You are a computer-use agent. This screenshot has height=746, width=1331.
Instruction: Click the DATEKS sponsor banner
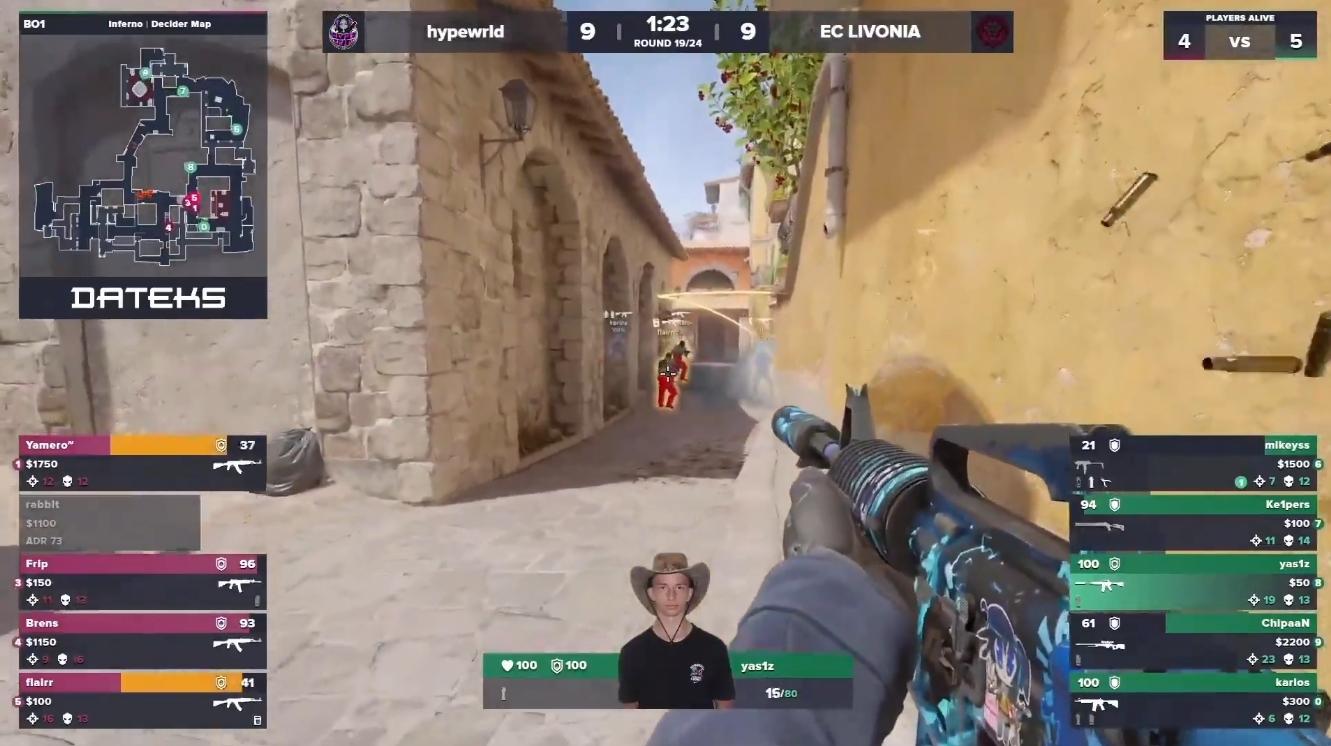pos(143,298)
